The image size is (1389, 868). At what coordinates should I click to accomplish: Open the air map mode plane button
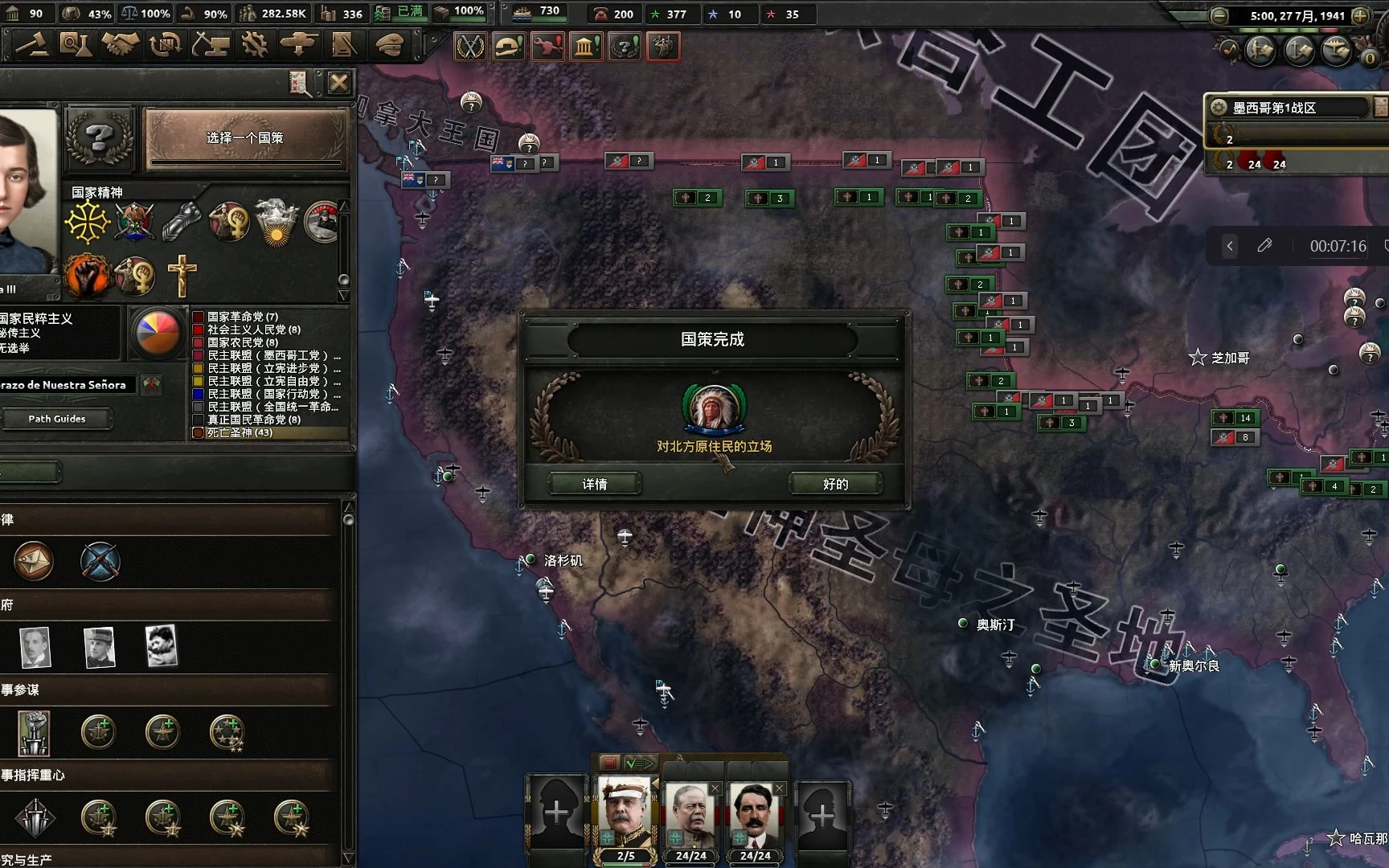[1336, 51]
